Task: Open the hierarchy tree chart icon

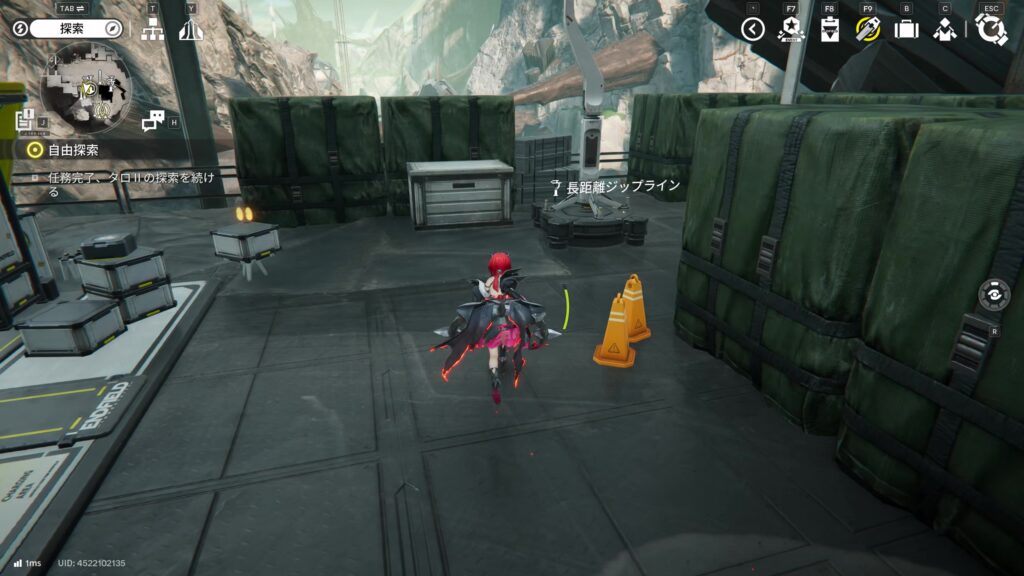Action: [x=152, y=29]
